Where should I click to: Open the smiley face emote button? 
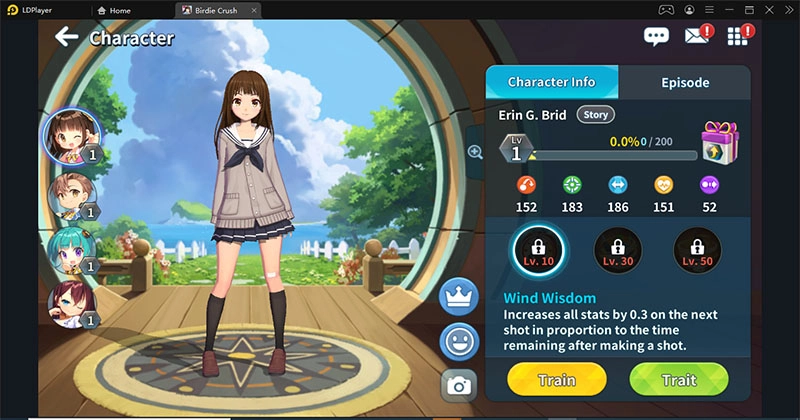point(459,342)
